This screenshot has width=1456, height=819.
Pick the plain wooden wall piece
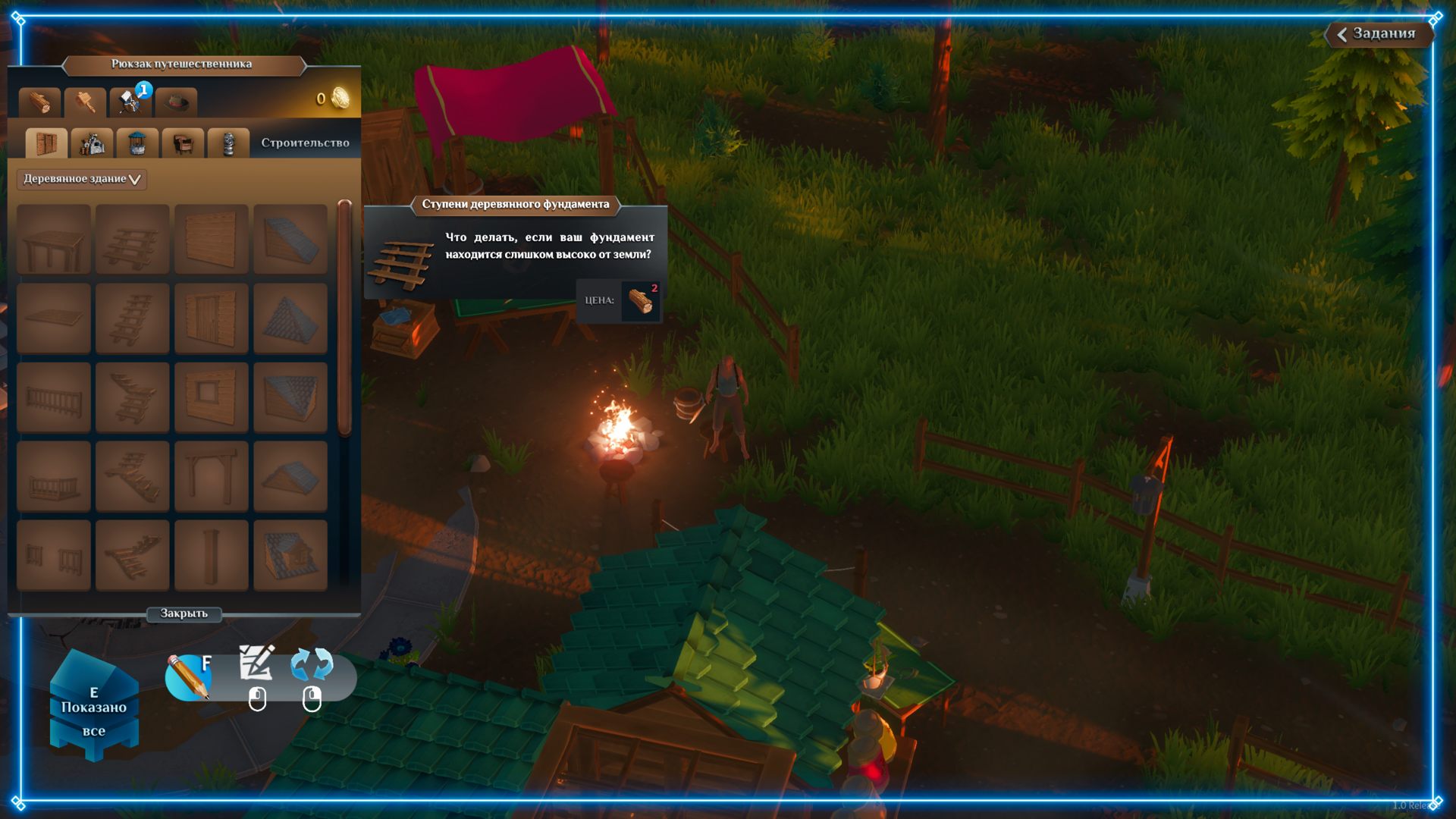tap(211, 240)
